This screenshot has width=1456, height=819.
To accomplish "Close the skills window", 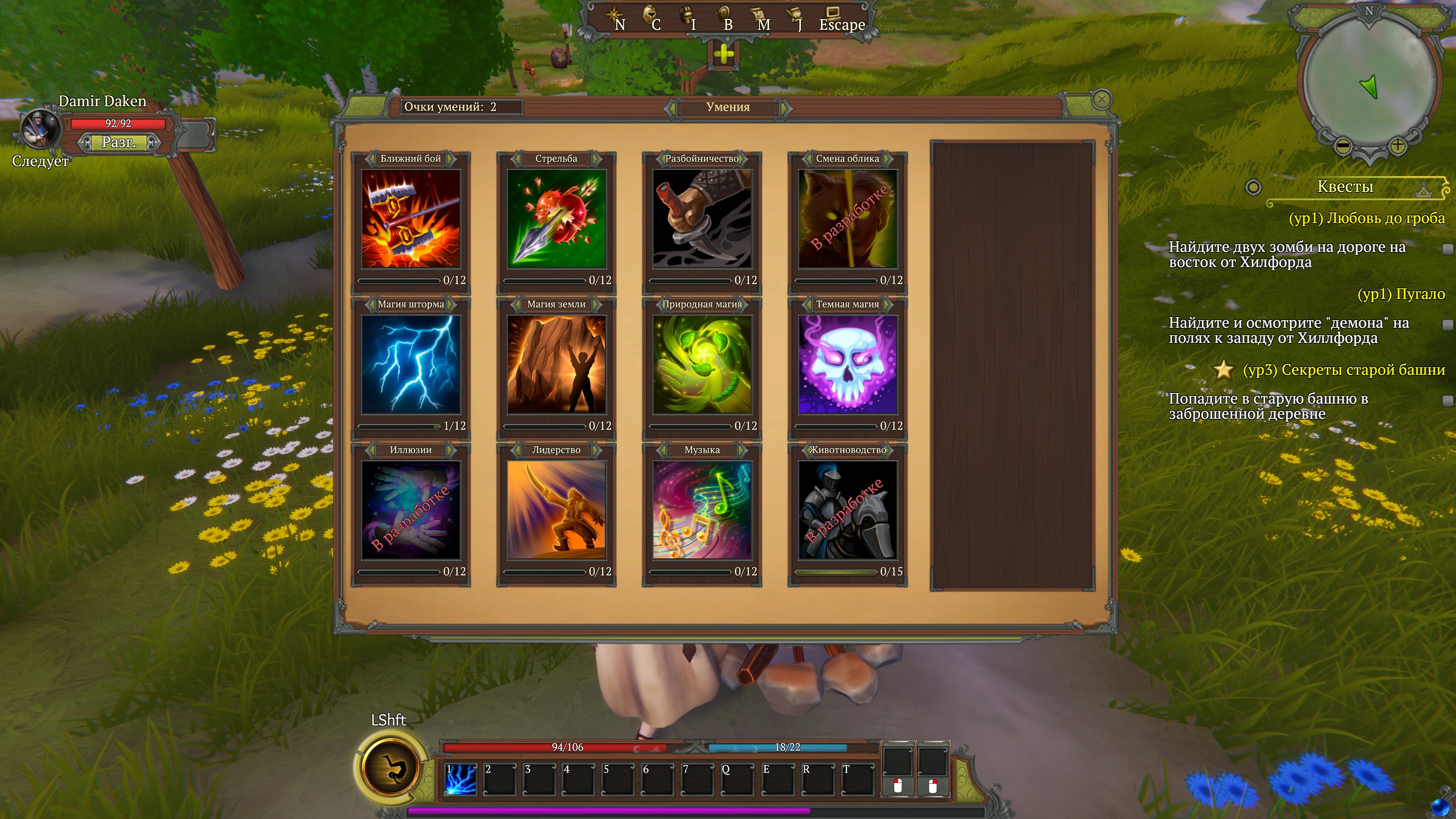I will point(1101,100).
